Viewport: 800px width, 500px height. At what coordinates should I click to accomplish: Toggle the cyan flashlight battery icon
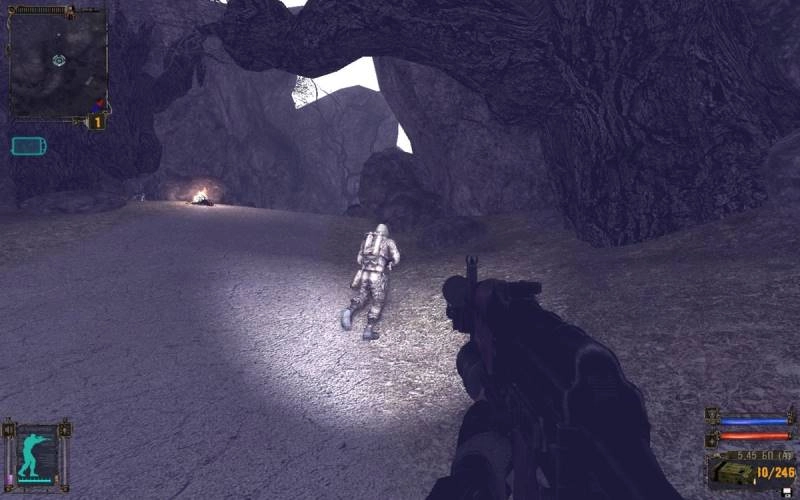click(x=28, y=146)
